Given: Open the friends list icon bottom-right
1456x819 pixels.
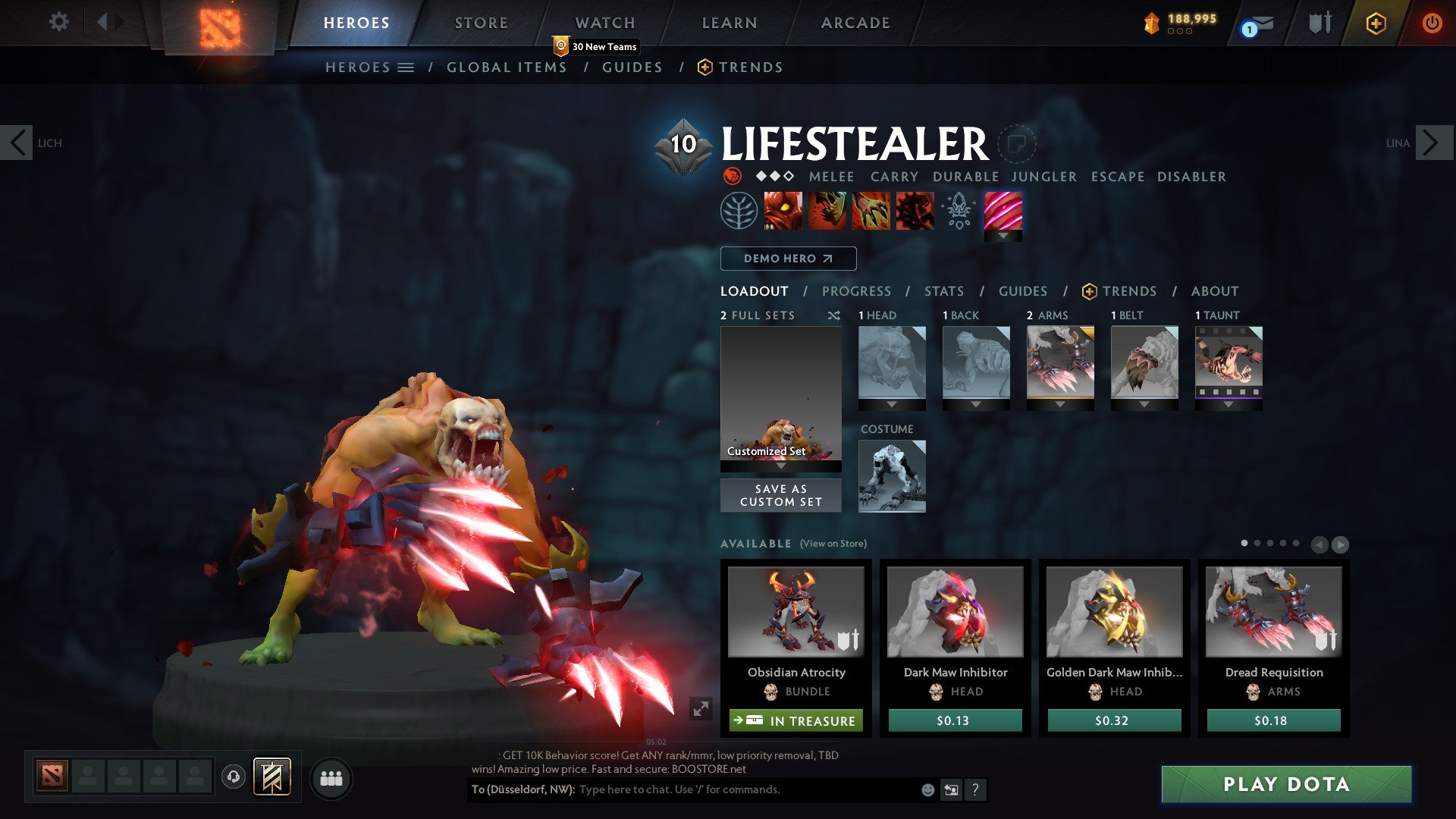Looking at the screenshot, I should (331, 778).
